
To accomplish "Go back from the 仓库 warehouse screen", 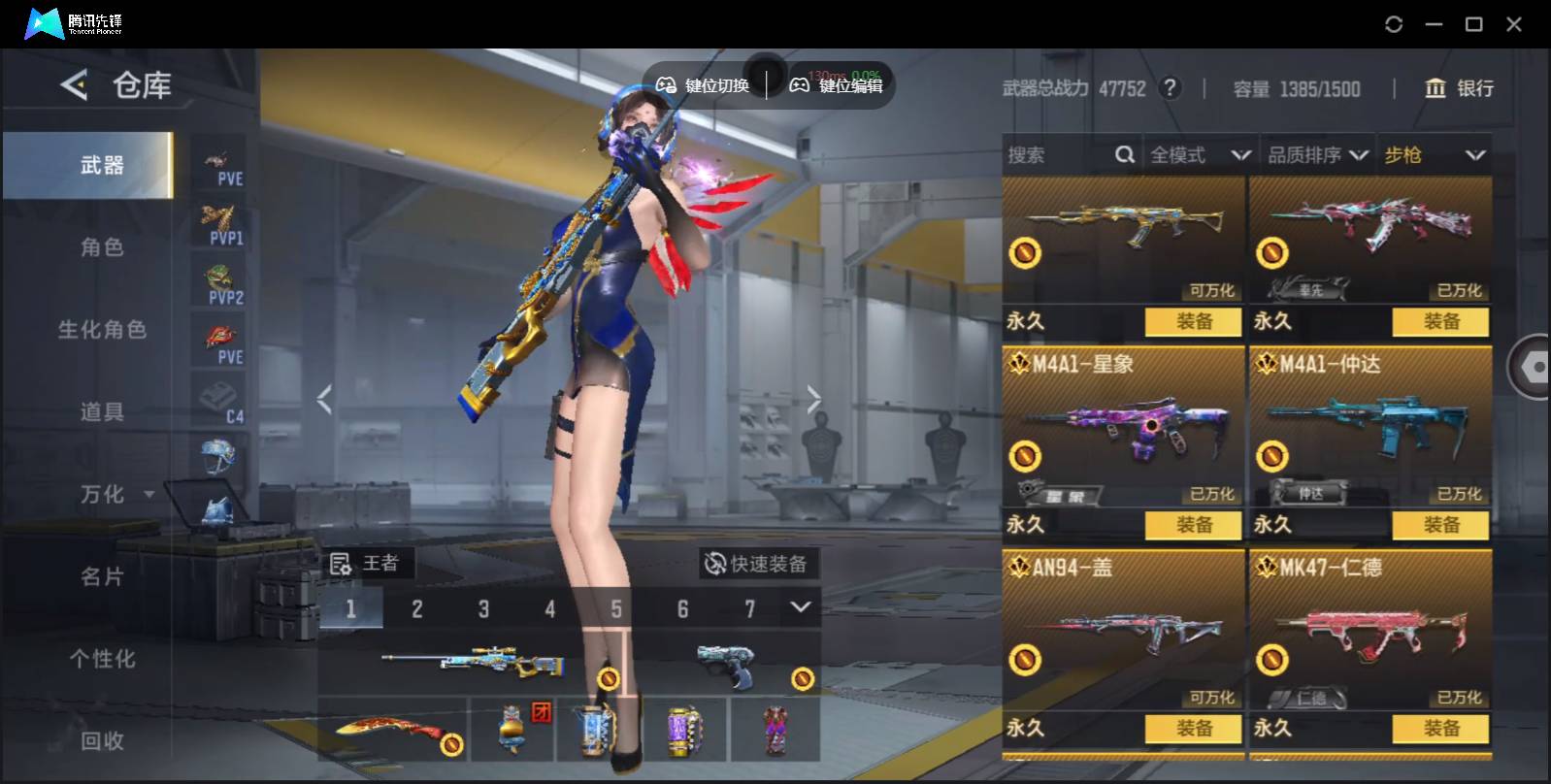I will pos(74,85).
